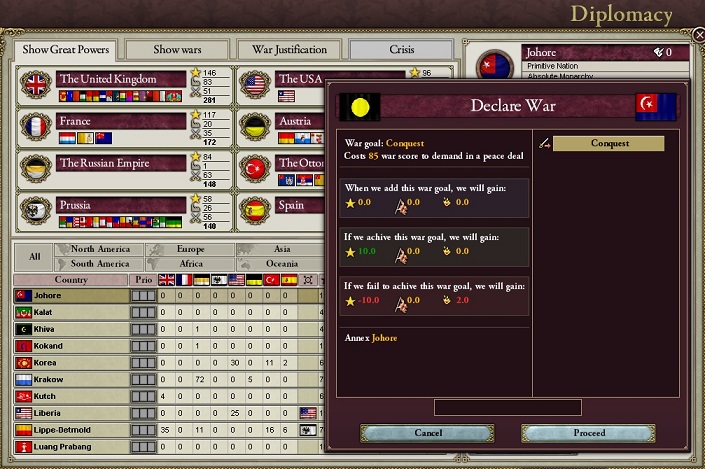The image size is (705, 469).
Task: Switch to Show Great Powers tab
Action: click(64, 49)
